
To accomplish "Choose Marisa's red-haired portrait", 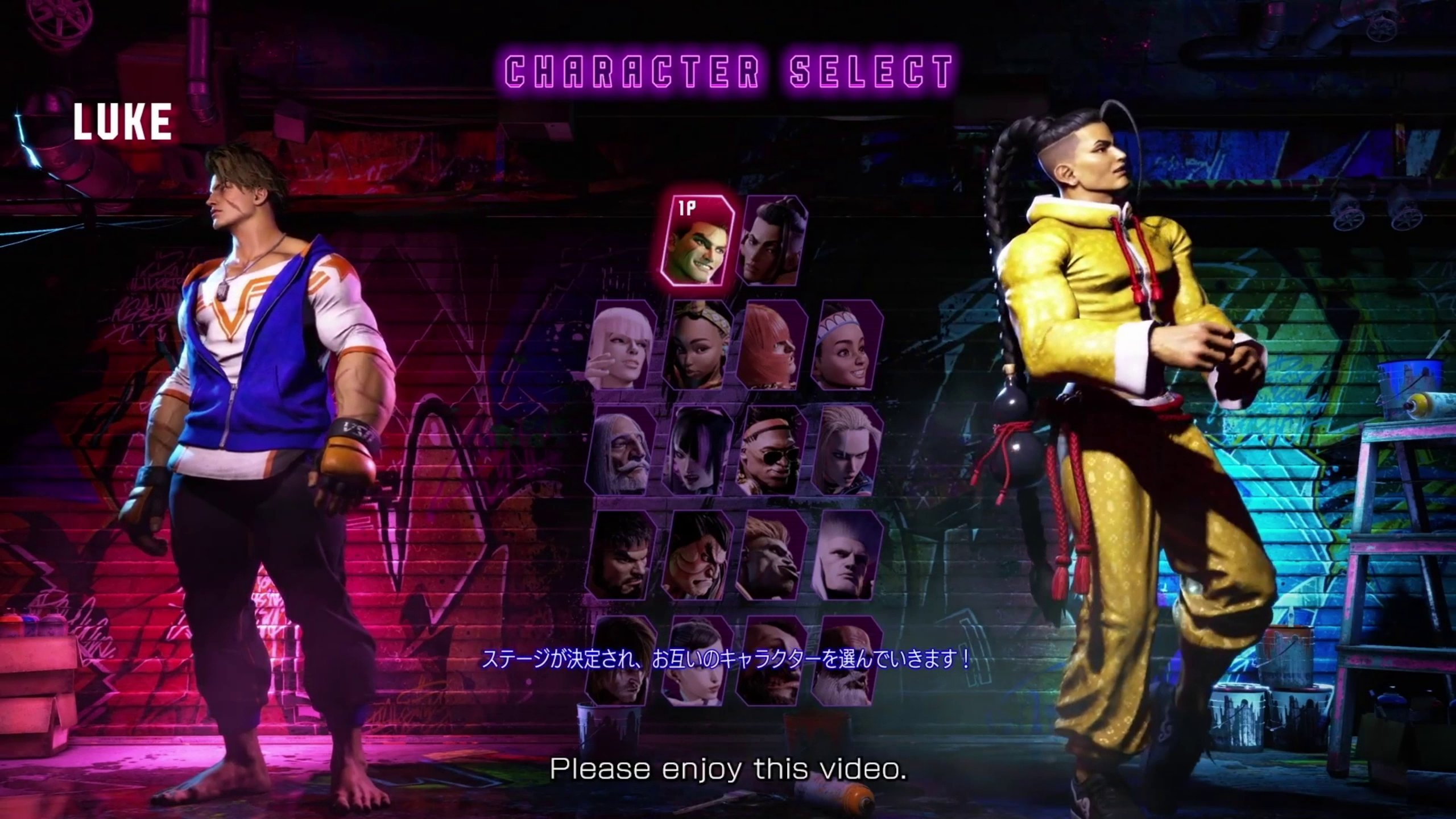I will [x=772, y=345].
